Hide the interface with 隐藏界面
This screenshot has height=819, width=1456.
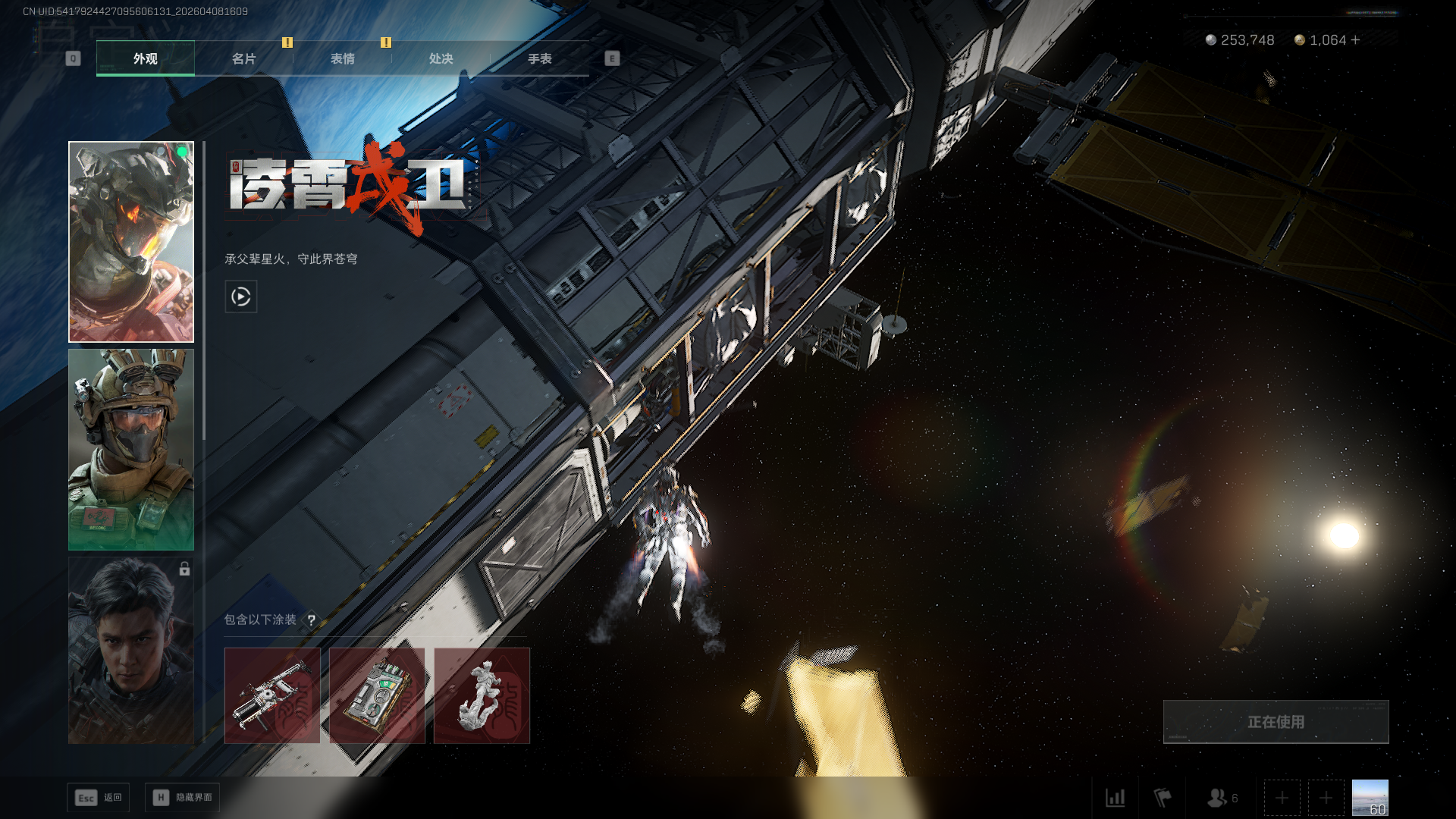182,798
